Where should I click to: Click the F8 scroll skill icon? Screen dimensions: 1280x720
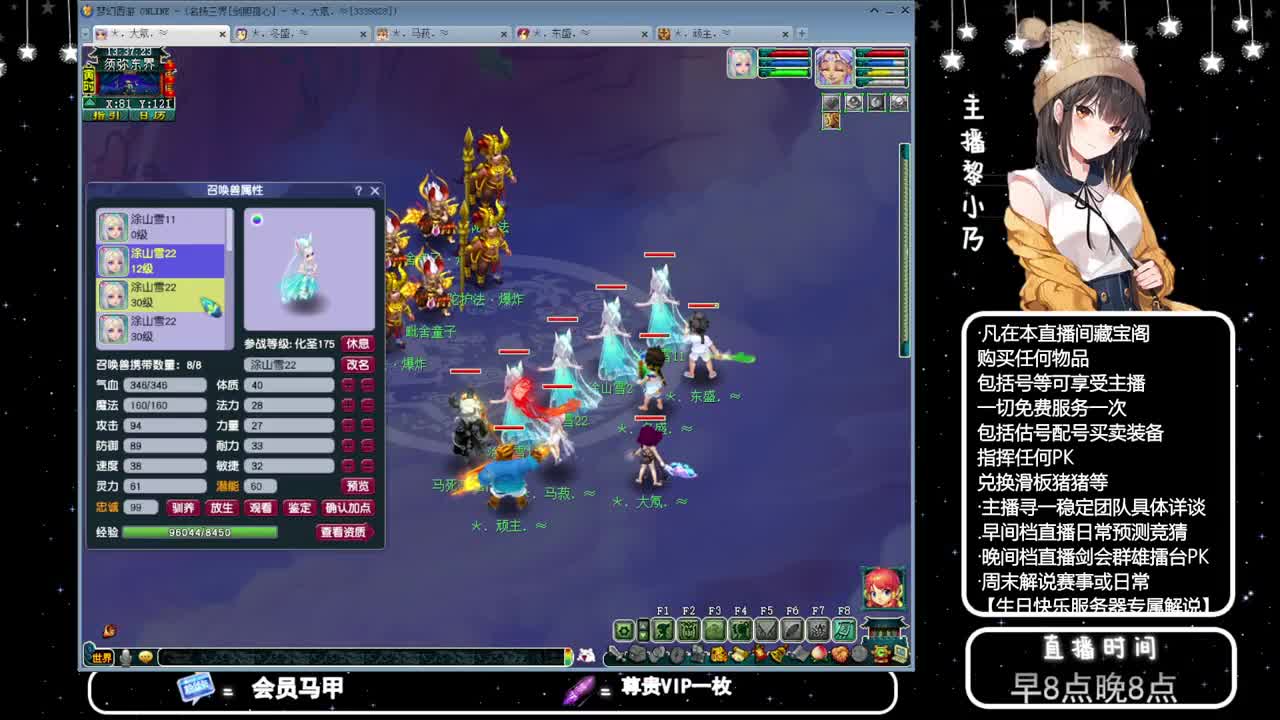[x=845, y=630]
